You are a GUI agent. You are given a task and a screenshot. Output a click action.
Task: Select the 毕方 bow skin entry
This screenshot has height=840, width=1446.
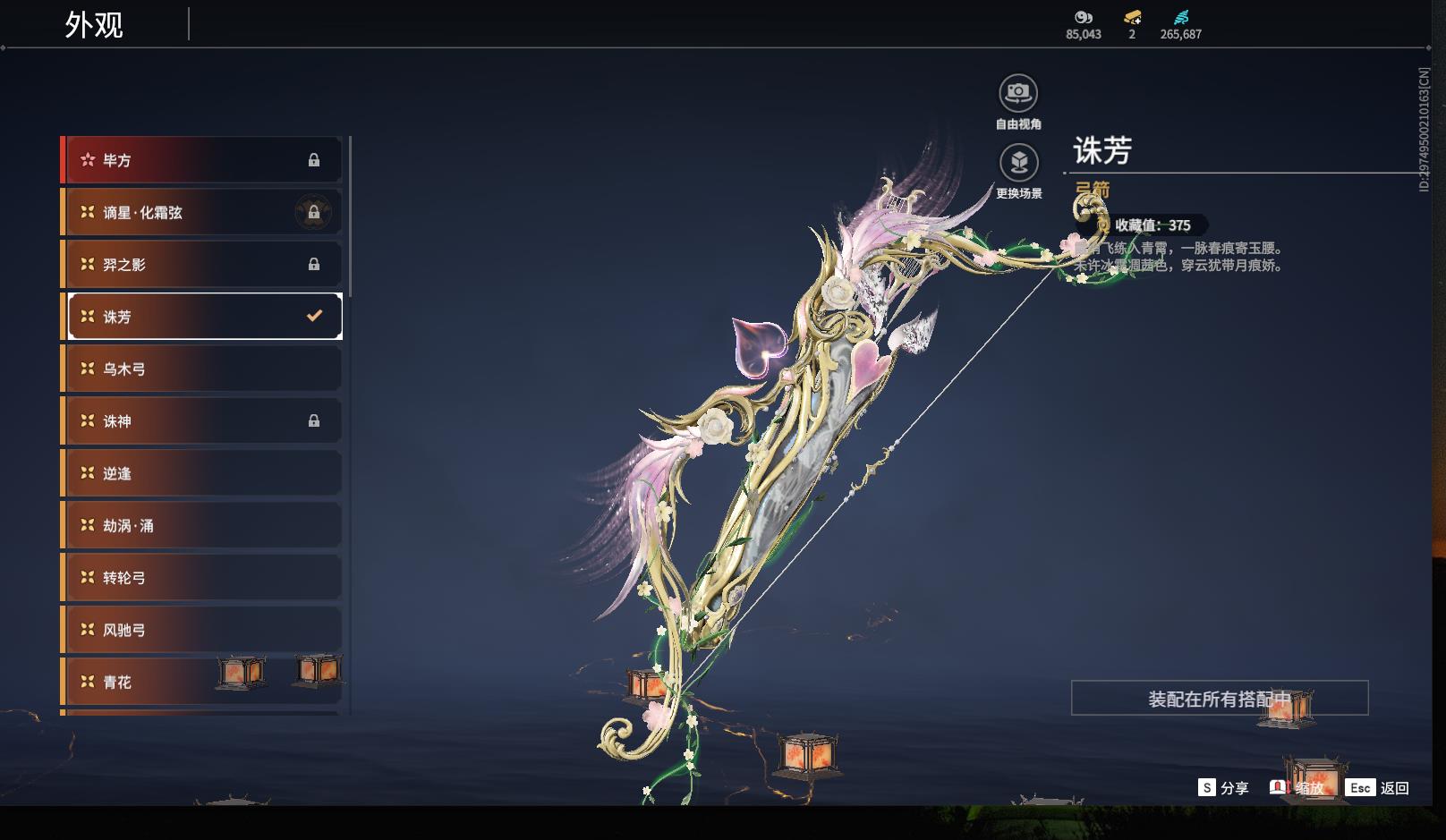tap(202, 160)
